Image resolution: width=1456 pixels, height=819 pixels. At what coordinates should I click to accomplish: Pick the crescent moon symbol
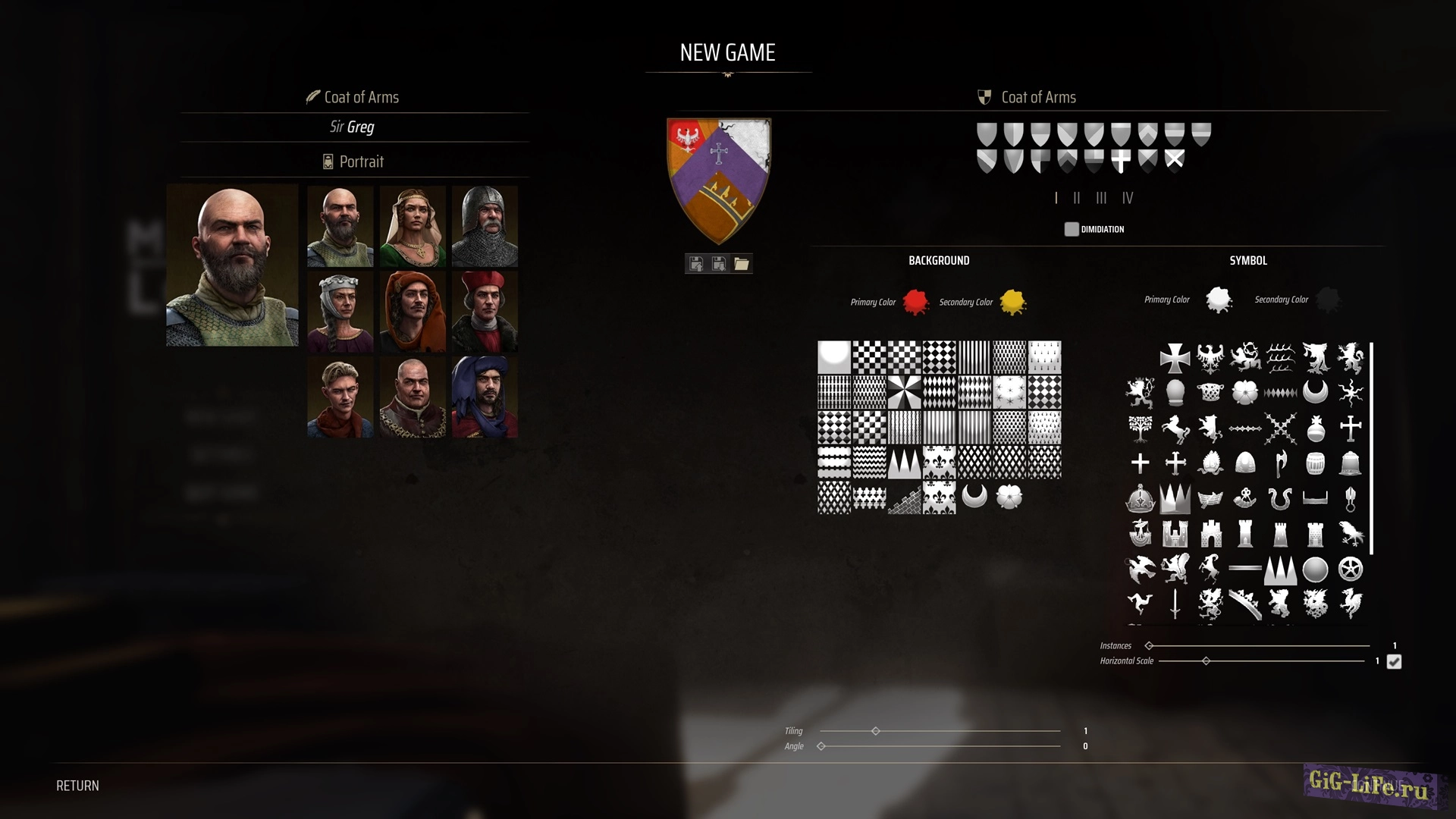[1315, 392]
